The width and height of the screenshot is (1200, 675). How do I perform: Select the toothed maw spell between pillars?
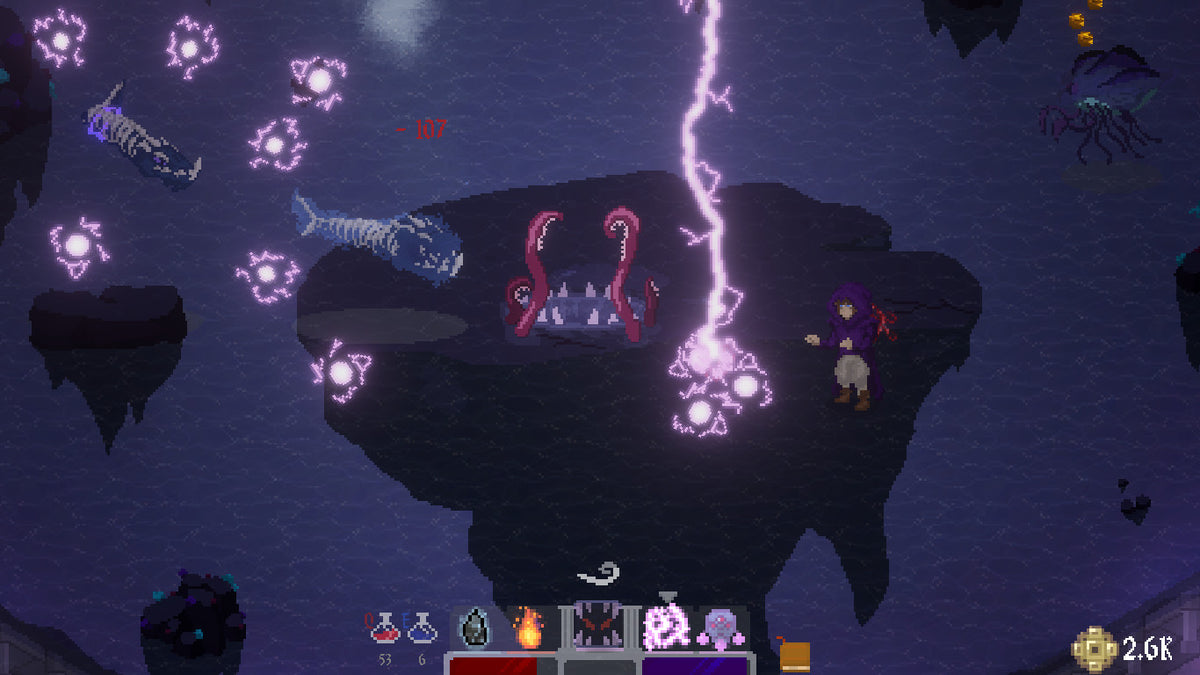pos(598,630)
